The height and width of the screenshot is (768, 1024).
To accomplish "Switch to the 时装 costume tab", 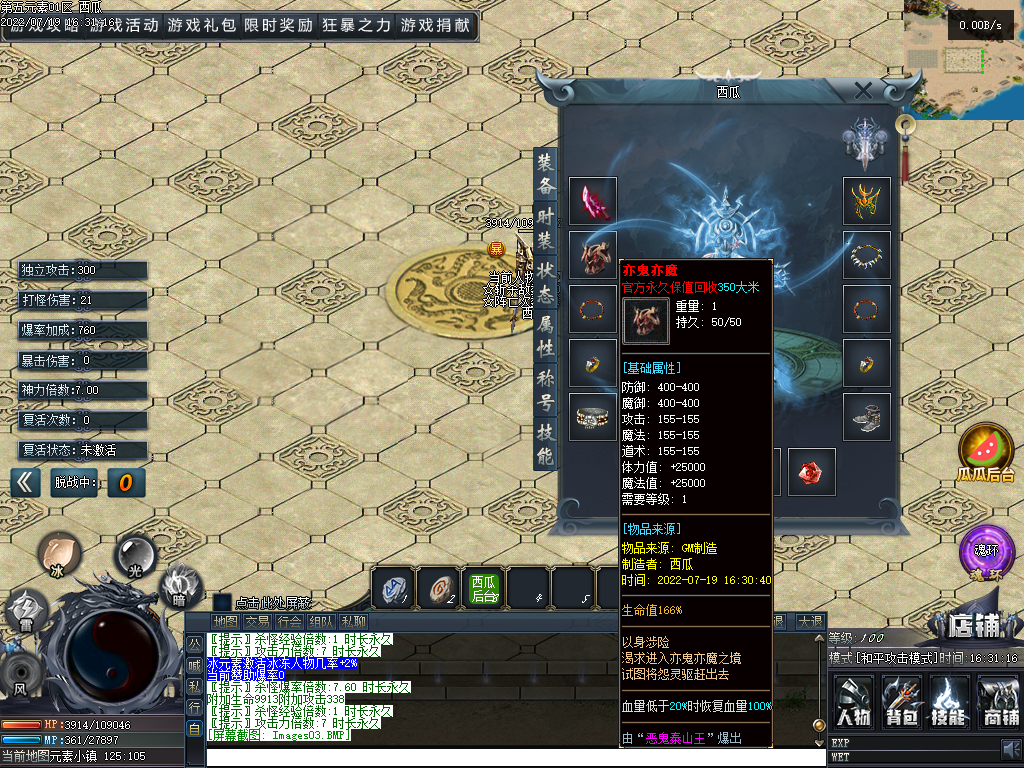I will pyautogui.click(x=545, y=229).
